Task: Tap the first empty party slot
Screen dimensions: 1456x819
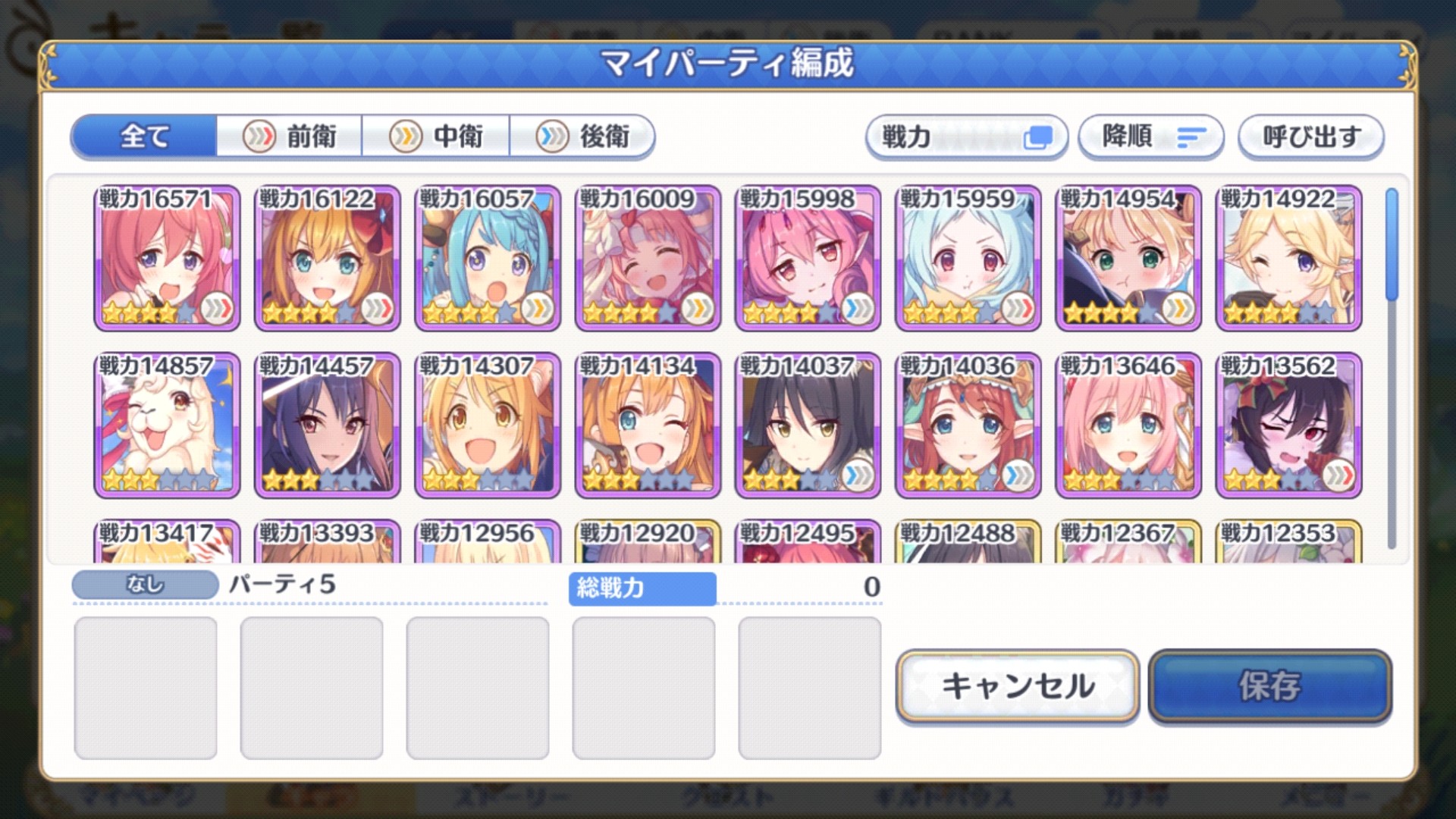Action: click(x=145, y=685)
